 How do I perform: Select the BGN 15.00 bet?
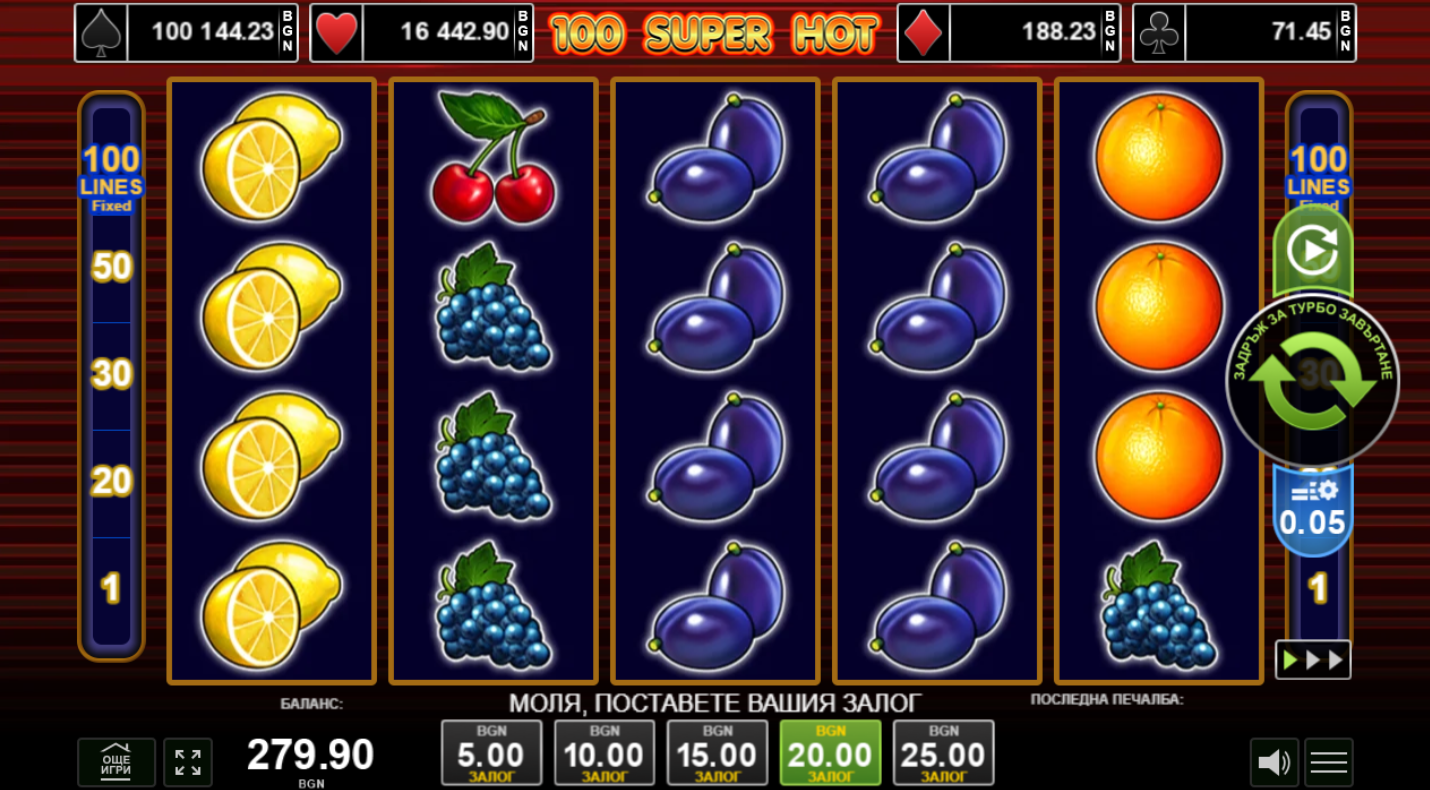pos(717,752)
